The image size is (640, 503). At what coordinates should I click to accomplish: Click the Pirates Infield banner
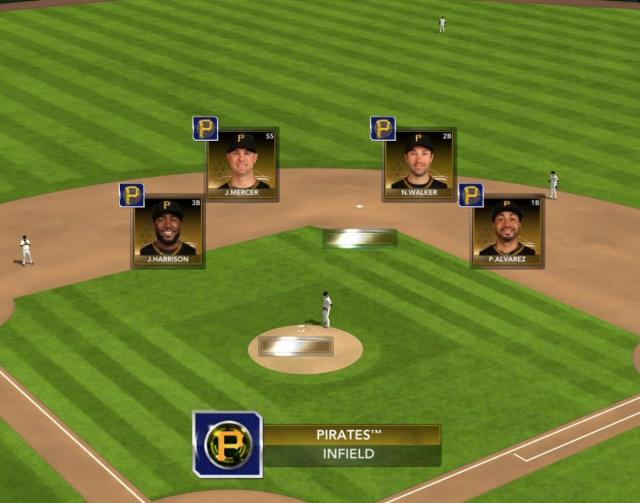pos(350,444)
